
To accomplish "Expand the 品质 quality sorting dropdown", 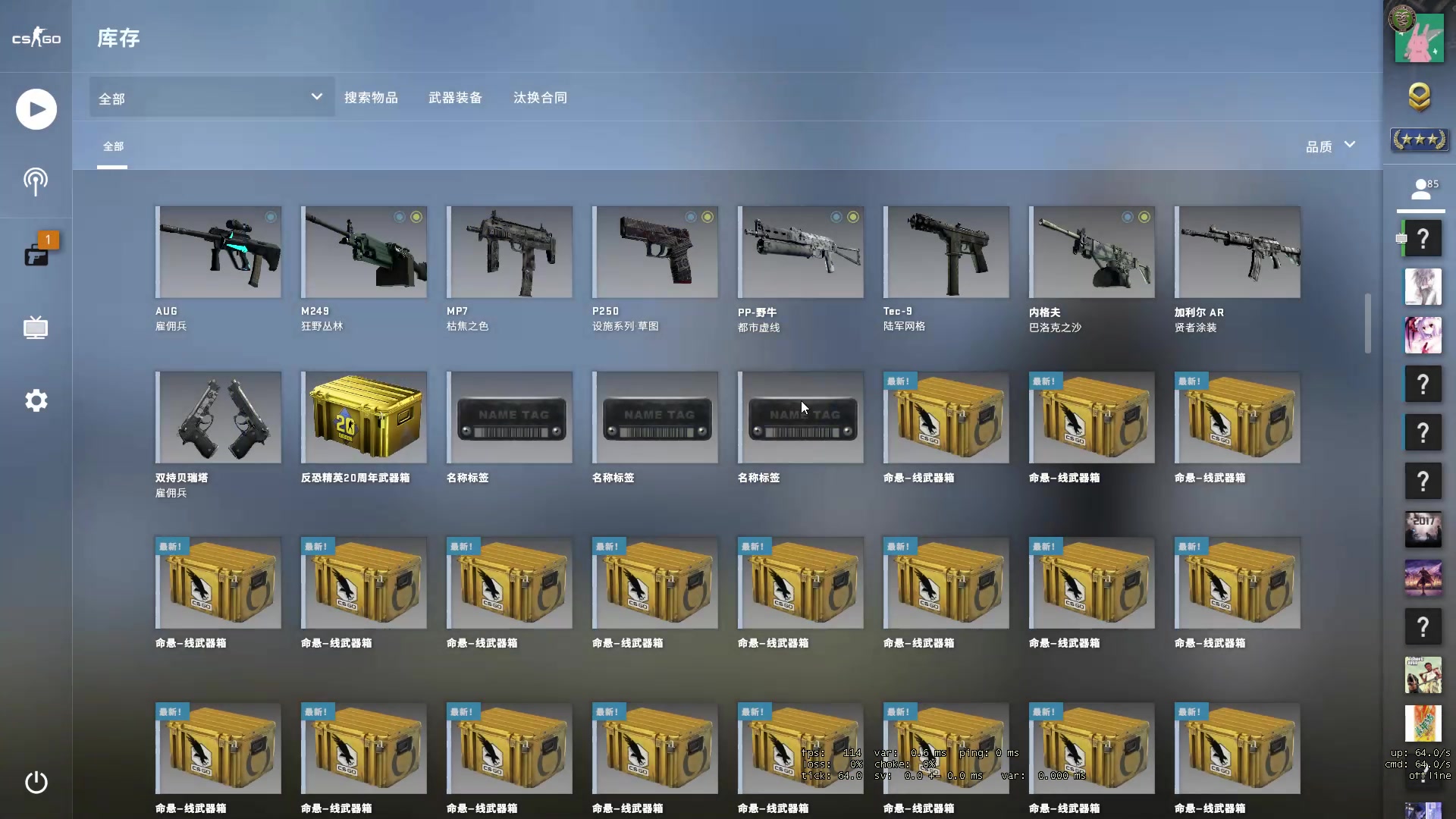I will click(1329, 146).
